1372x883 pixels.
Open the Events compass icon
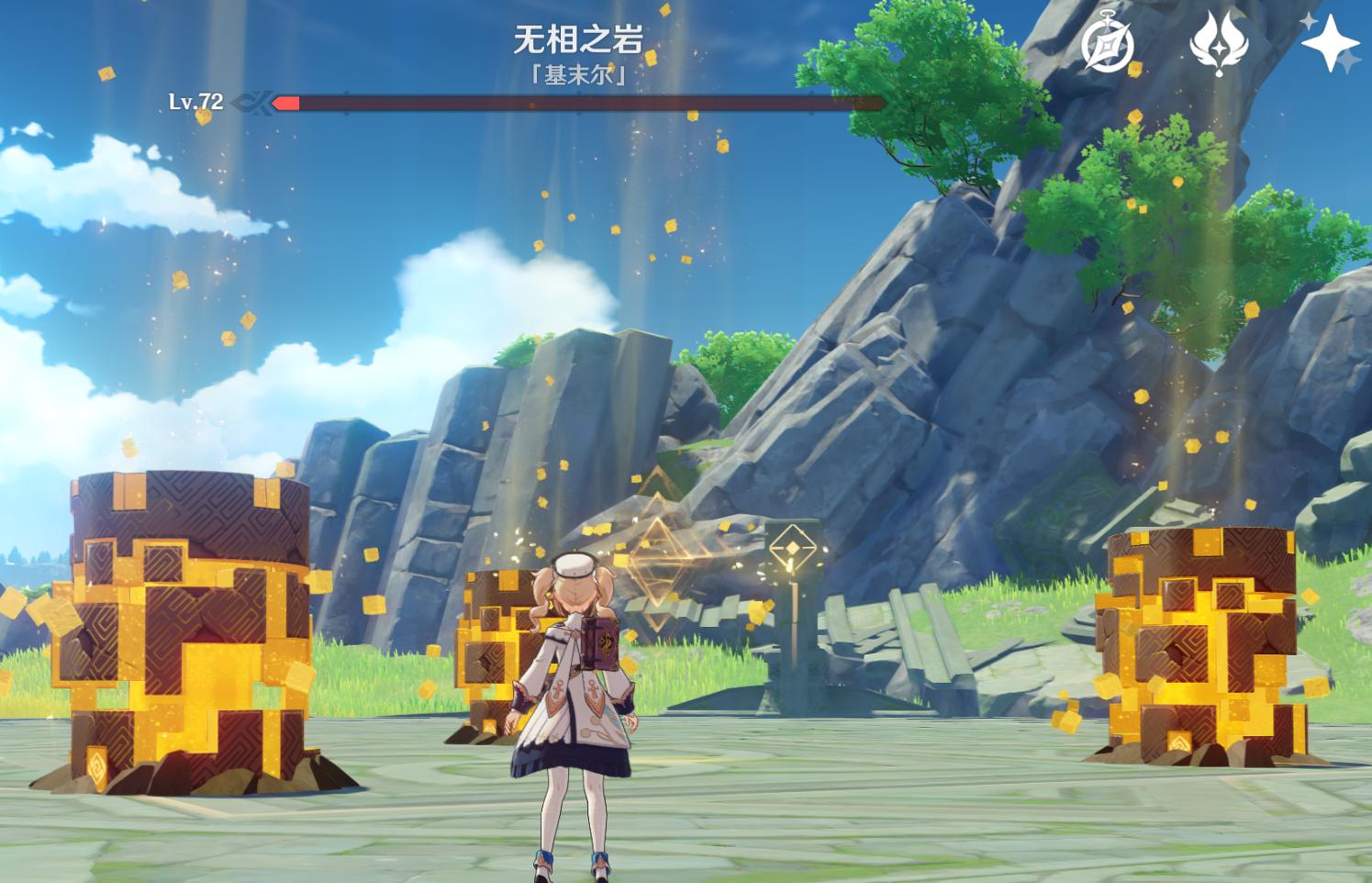pyautogui.click(x=1107, y=44)
